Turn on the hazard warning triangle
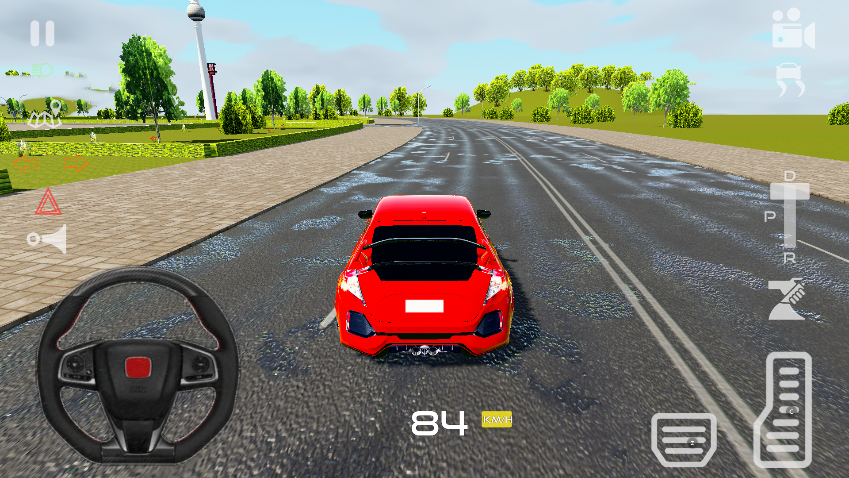The image size is (849, 478). click(48, 203)
